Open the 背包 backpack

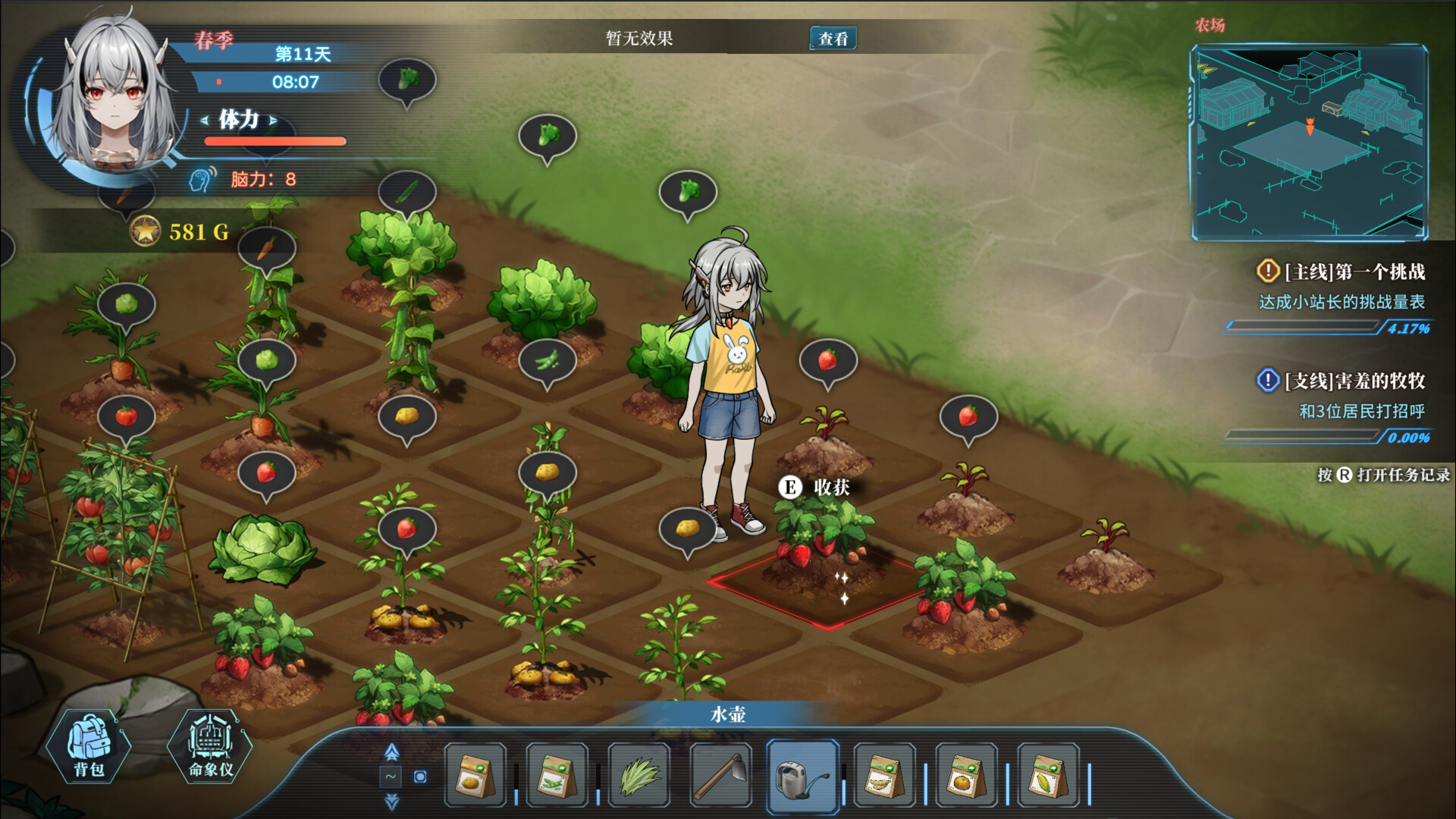click(x=89, y=748)
